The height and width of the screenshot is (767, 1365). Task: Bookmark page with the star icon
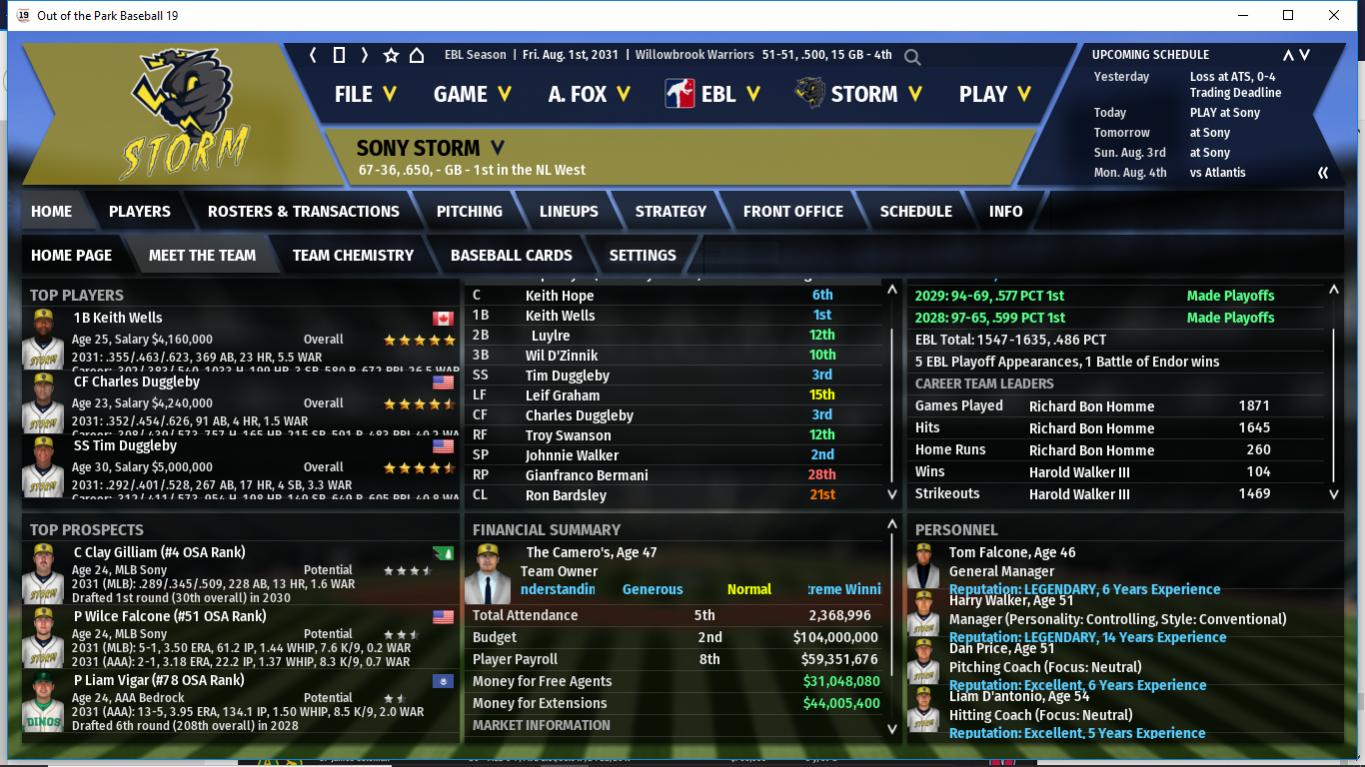point(391,55)
